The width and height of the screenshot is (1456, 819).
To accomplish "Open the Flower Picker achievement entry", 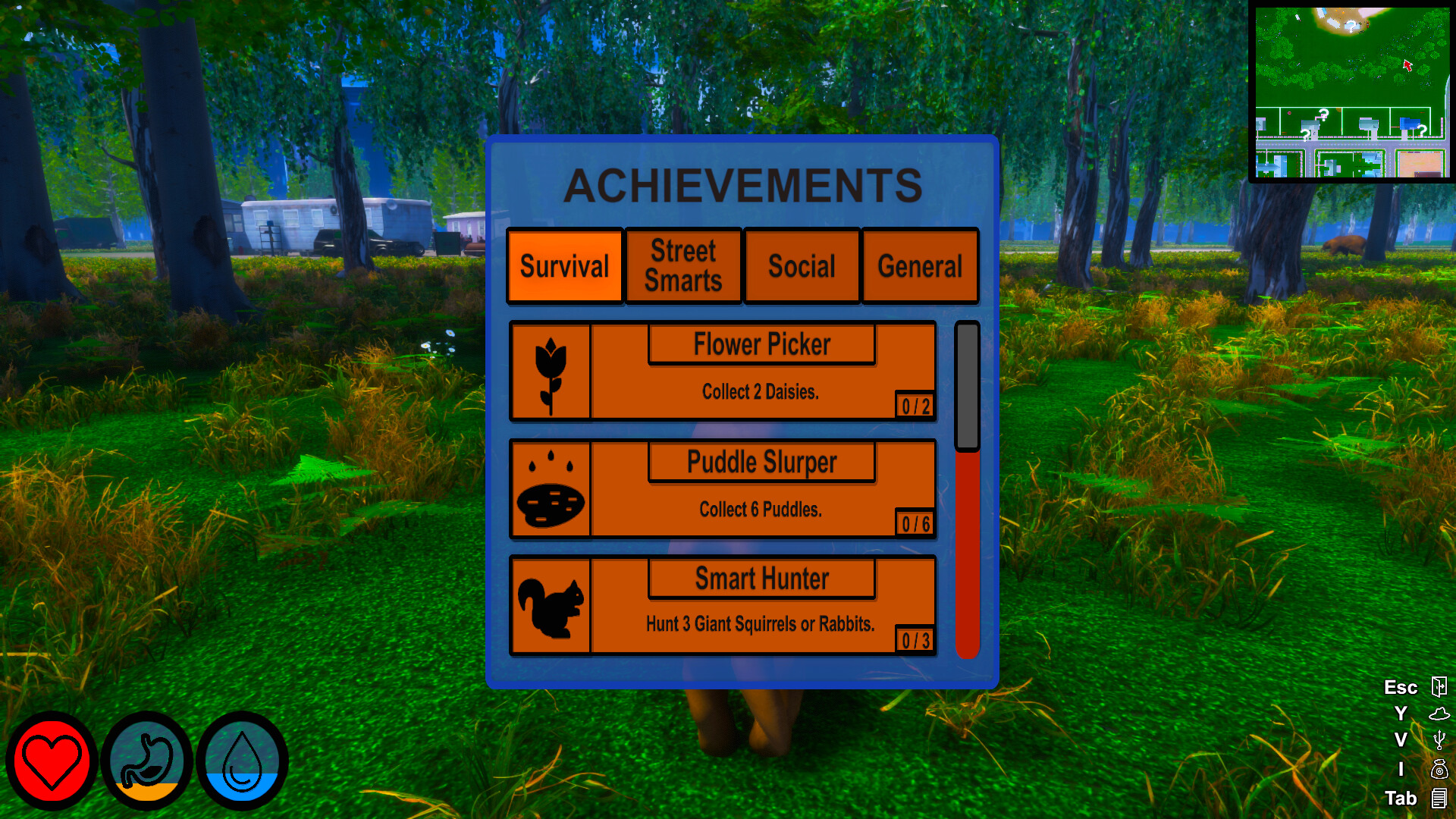I will (761, 344).
